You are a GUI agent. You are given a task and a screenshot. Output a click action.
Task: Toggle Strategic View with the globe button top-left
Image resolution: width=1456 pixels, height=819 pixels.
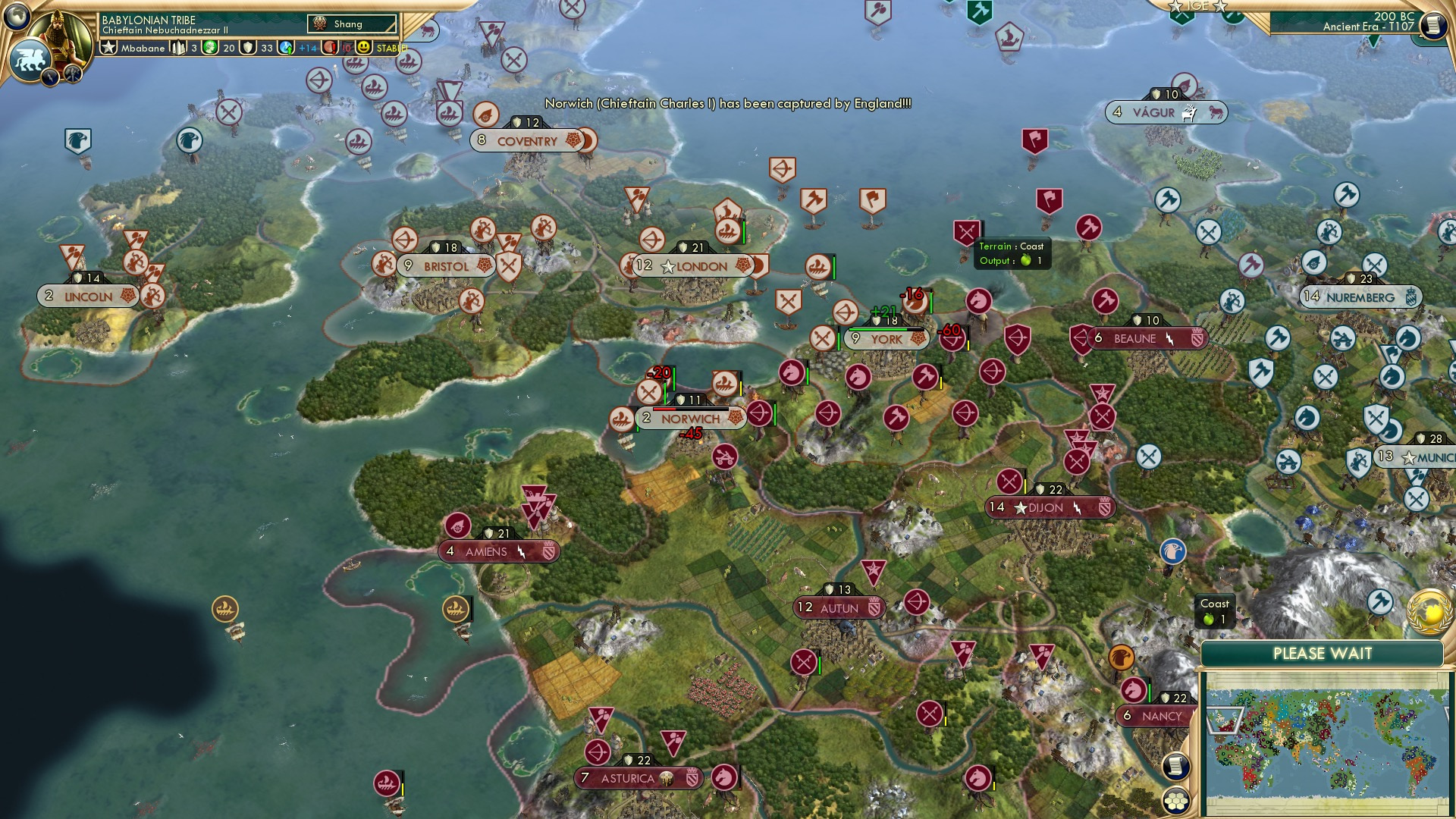[15, 15]
